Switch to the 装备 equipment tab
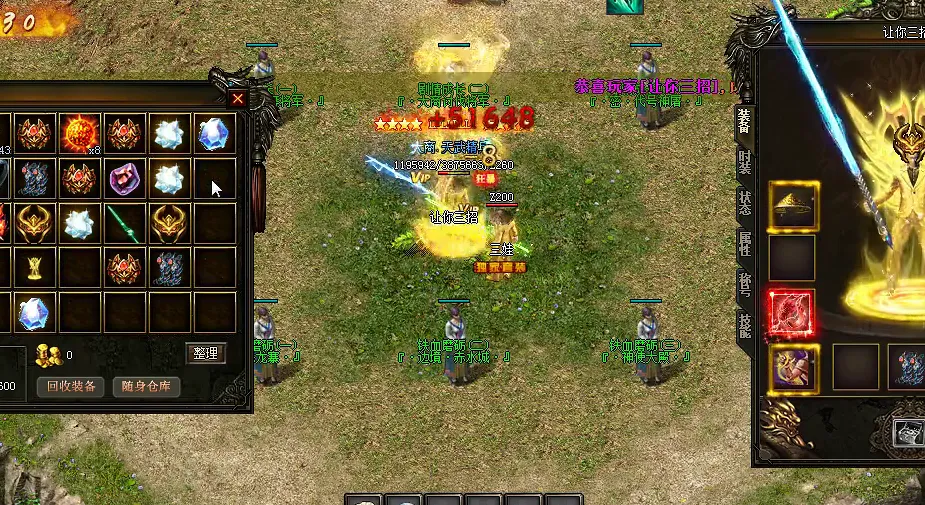 744,121
